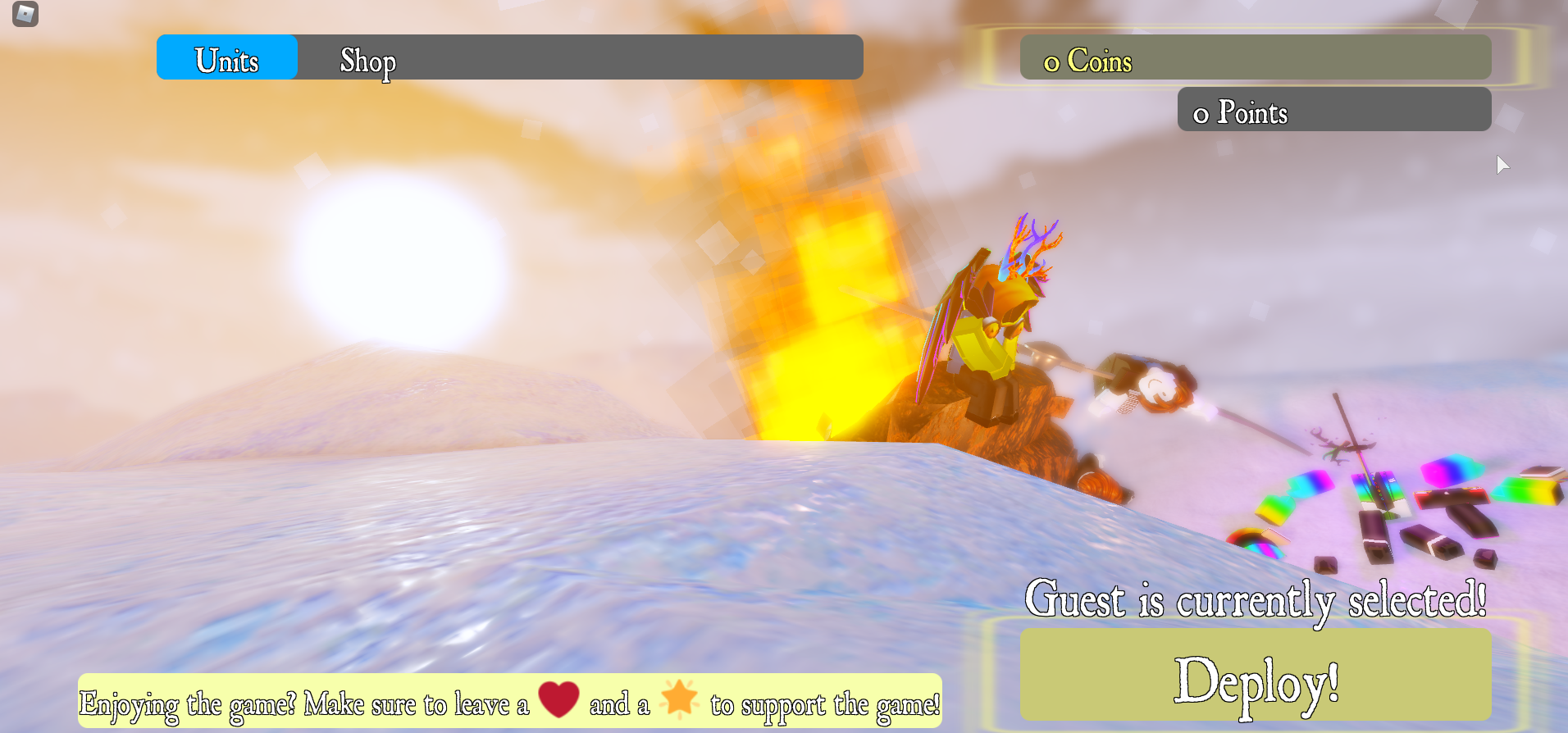This screenshot has height=733, width=1568.
Task: Open the Shop tab
Action: click(367, 60)
